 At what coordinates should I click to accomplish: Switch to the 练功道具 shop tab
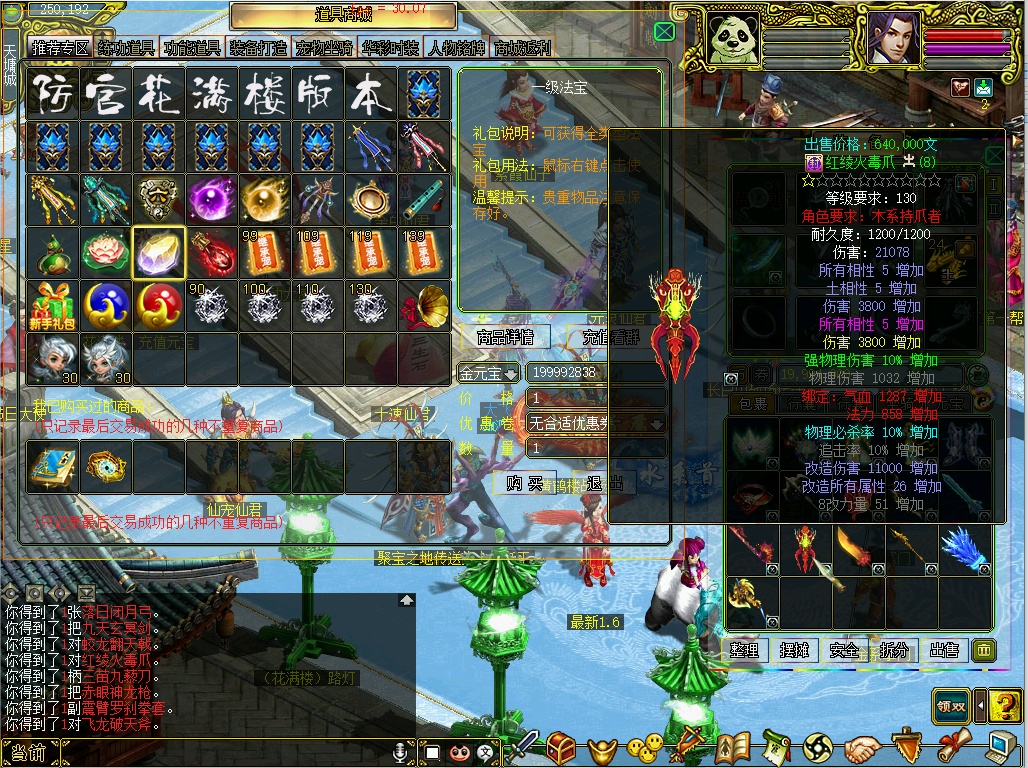click(126, 48)
